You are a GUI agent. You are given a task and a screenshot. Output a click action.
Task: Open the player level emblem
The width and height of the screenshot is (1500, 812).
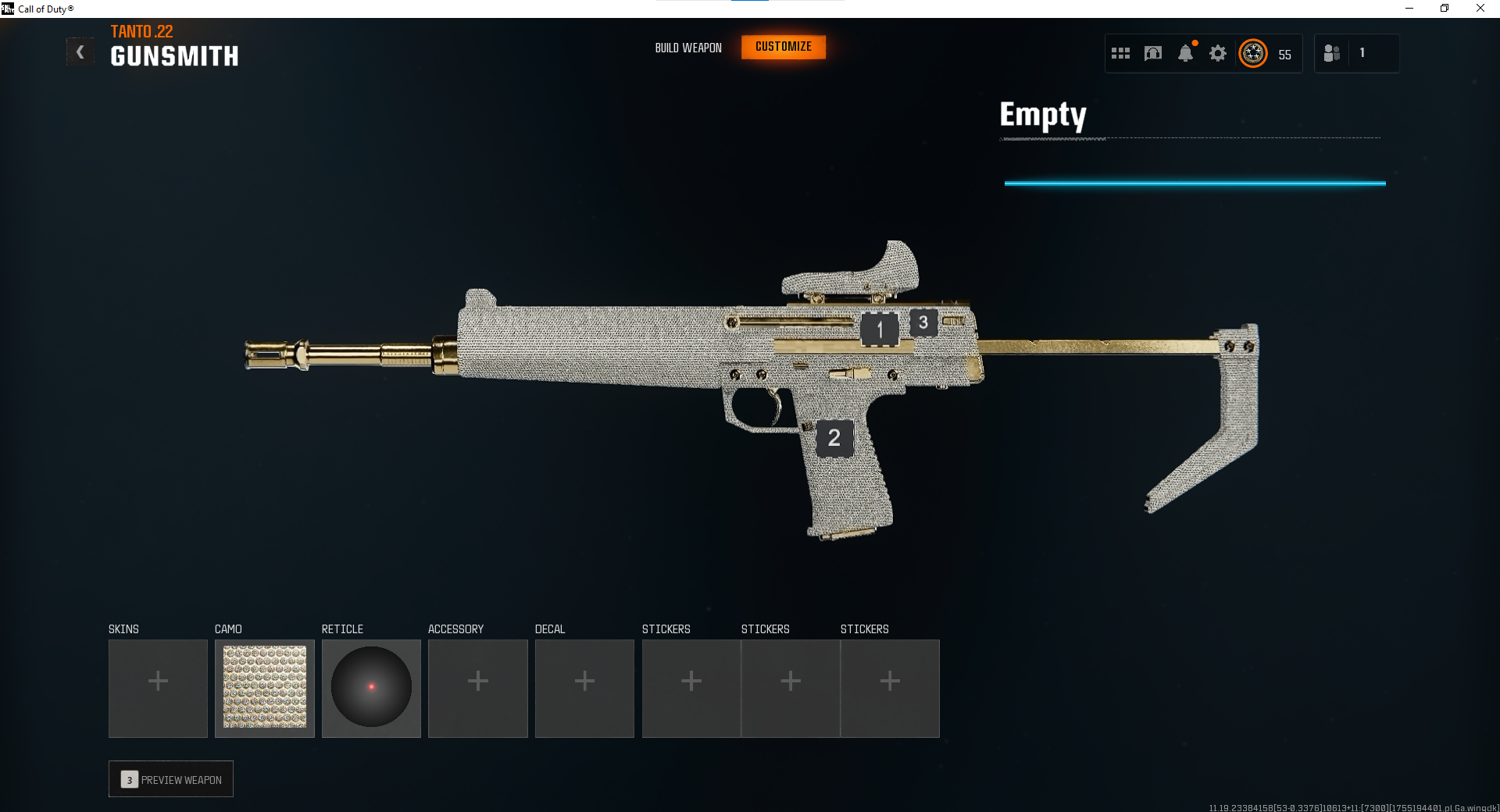pos(1253,53)
